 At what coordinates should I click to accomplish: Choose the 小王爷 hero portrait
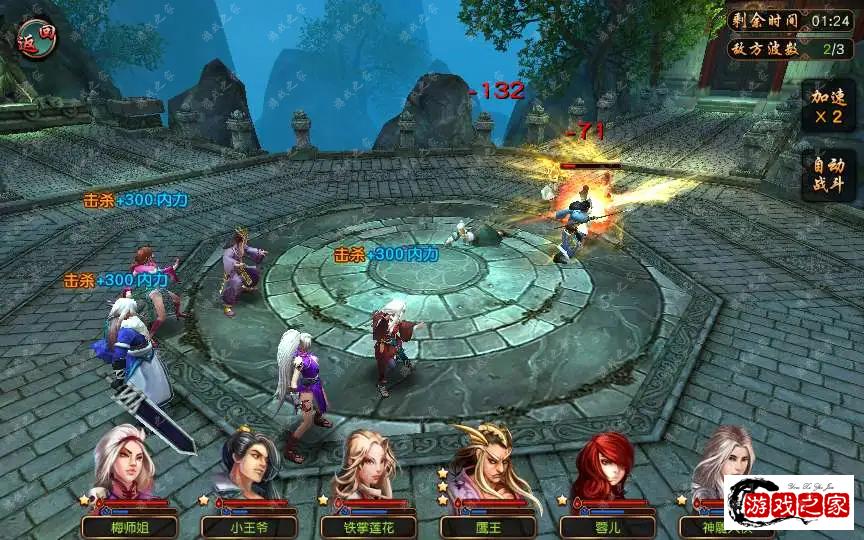click(x=247, y=466)
